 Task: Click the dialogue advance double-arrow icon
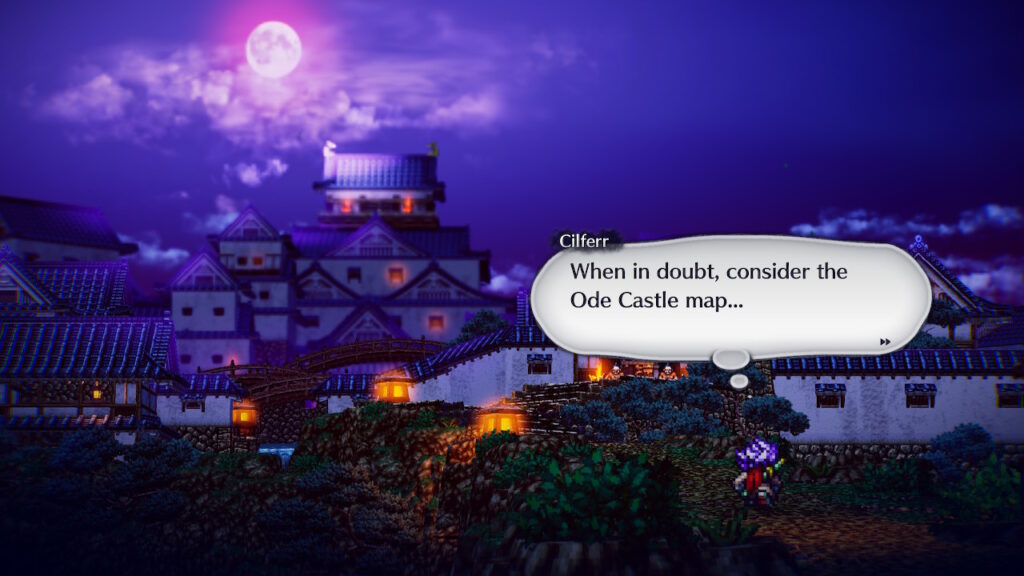pos(885,342)
